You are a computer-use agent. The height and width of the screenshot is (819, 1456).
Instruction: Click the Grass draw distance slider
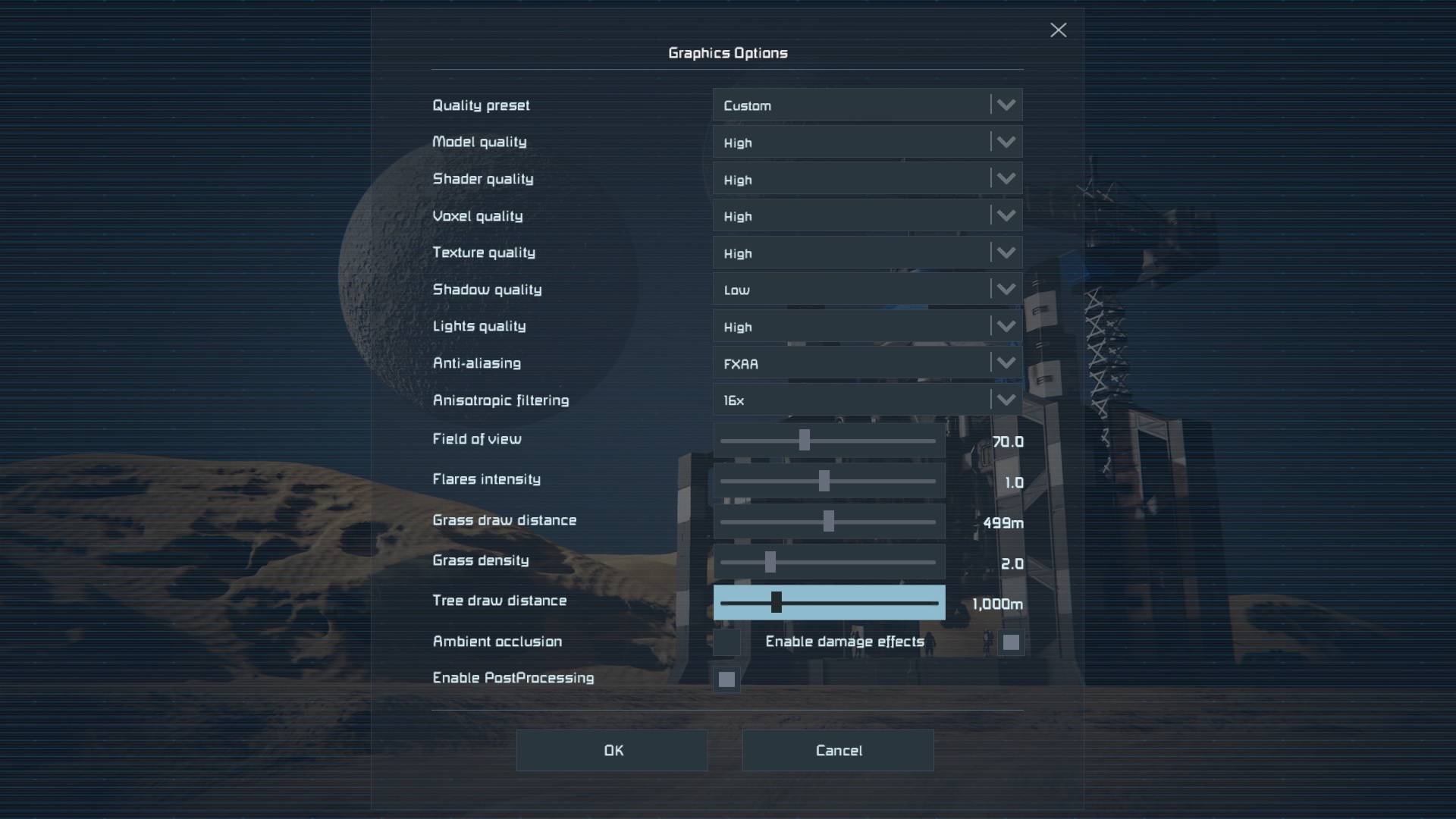pos(828,522)
